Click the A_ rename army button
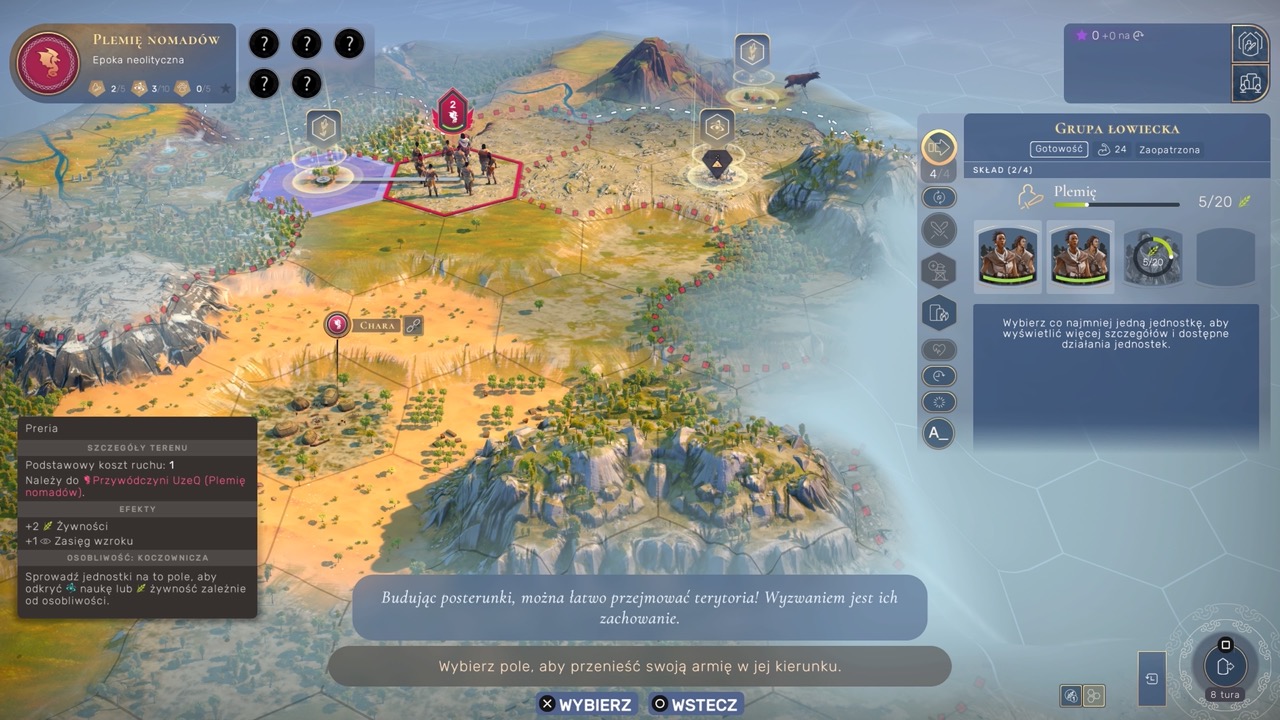 click(x=938, y=433)
